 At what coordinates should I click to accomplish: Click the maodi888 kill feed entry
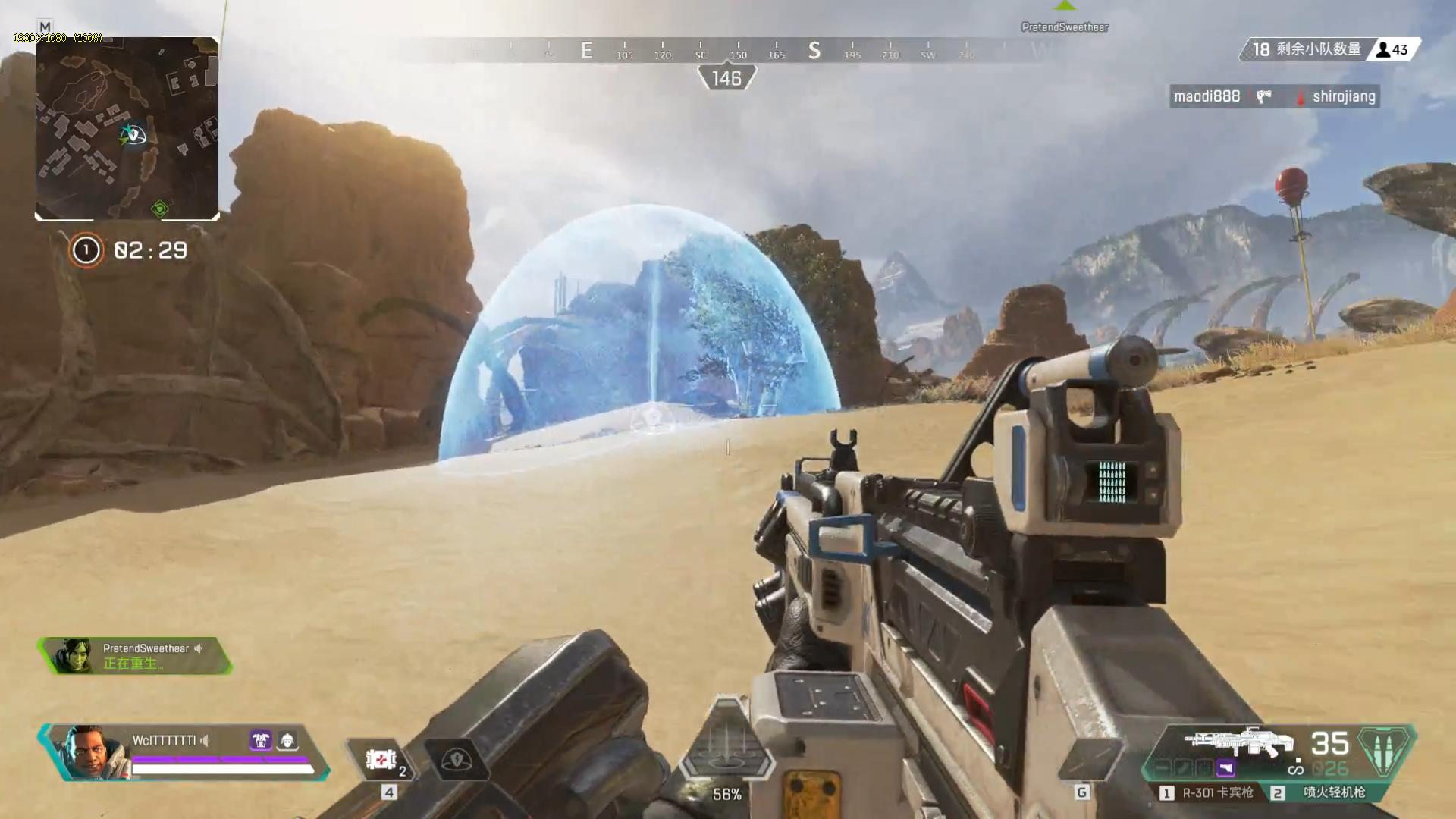coord(1207,96)
